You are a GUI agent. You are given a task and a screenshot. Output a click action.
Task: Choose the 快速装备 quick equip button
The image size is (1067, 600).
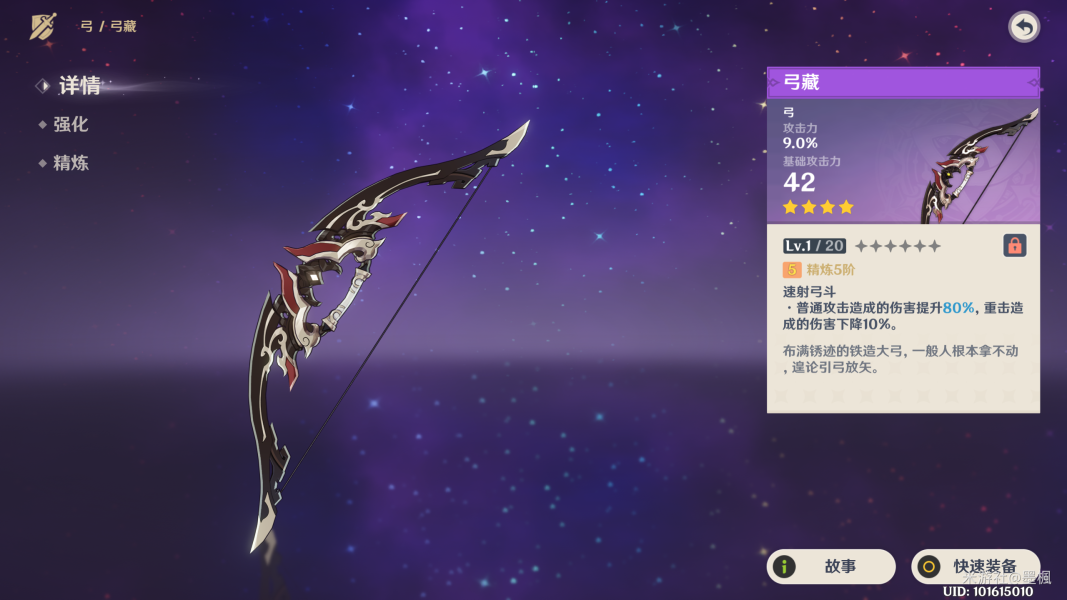pos(975,566)
